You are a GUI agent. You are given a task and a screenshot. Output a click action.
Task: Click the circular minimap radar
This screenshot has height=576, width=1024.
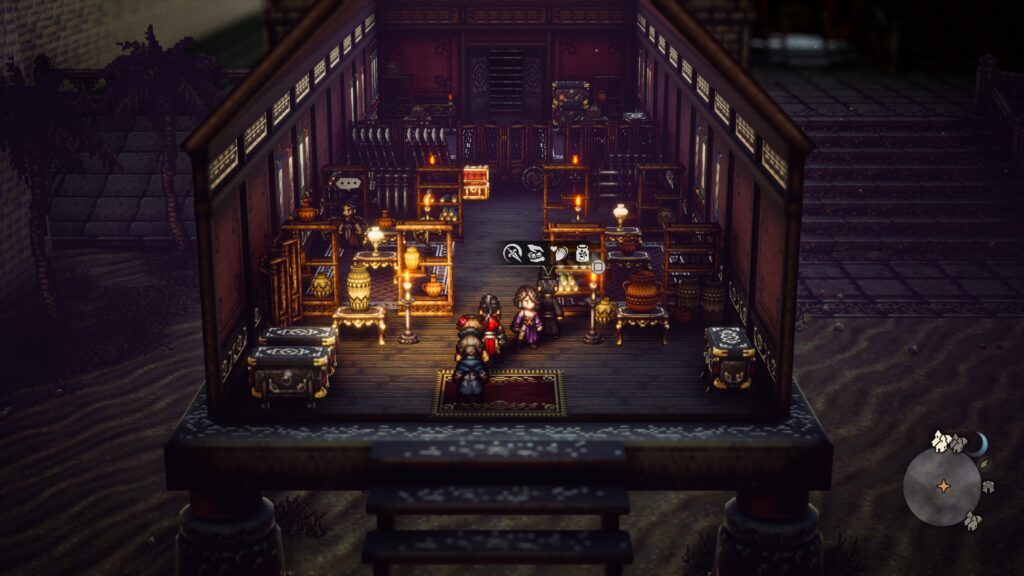click(x=941, y=486)
